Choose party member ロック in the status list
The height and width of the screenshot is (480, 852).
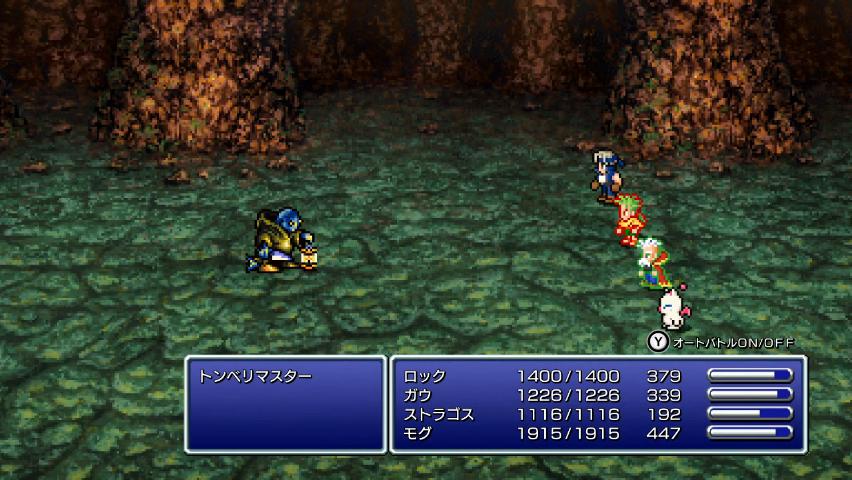point(426,376)
